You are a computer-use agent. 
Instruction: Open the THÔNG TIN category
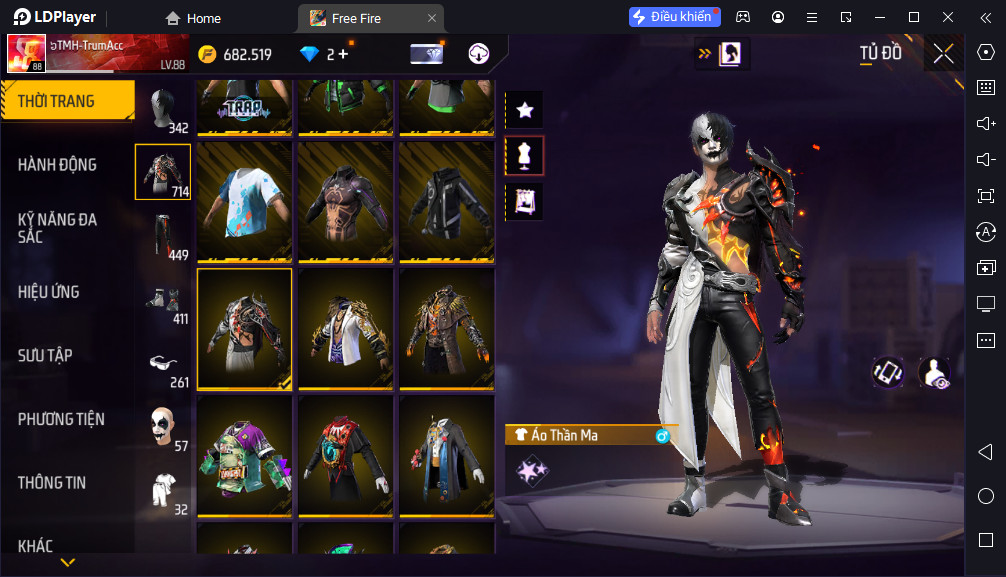pyautogui.click(x=52, y=482)
